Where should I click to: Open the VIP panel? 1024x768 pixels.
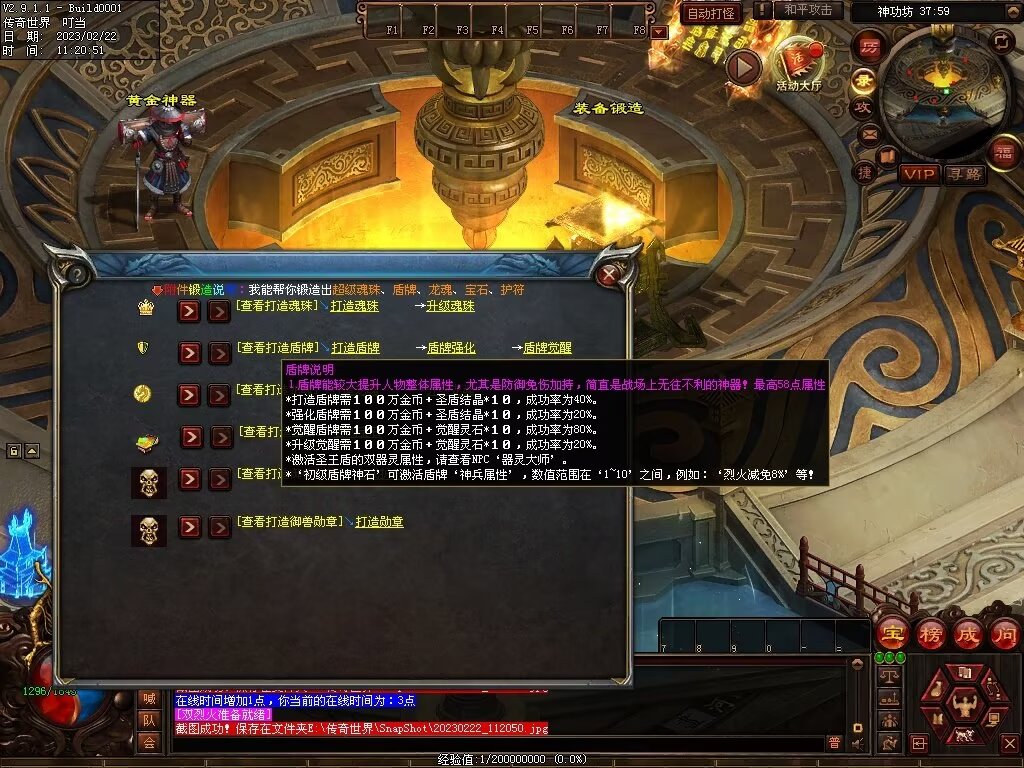click(918, 174)
